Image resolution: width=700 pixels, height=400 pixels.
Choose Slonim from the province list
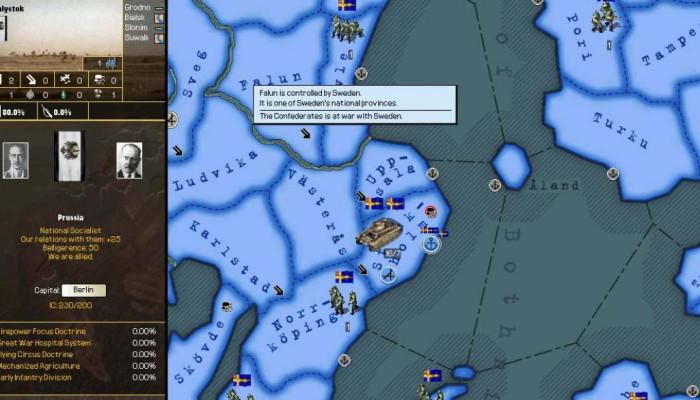tap(137, 29)
